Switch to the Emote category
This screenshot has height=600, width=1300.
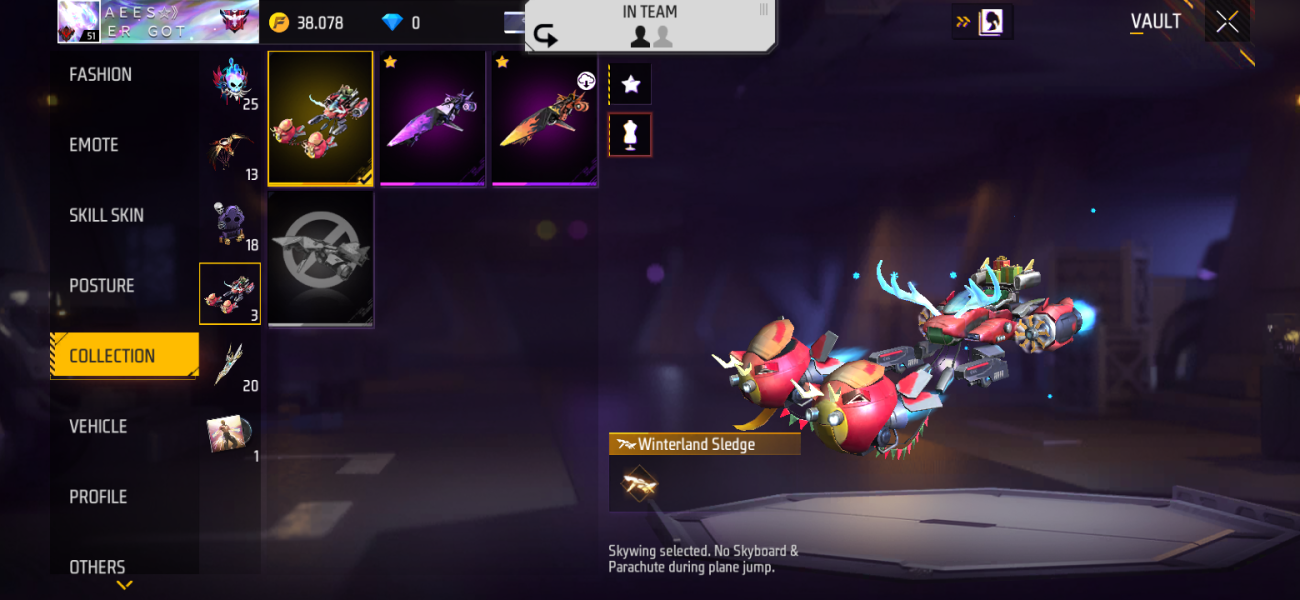coord(94,145)
